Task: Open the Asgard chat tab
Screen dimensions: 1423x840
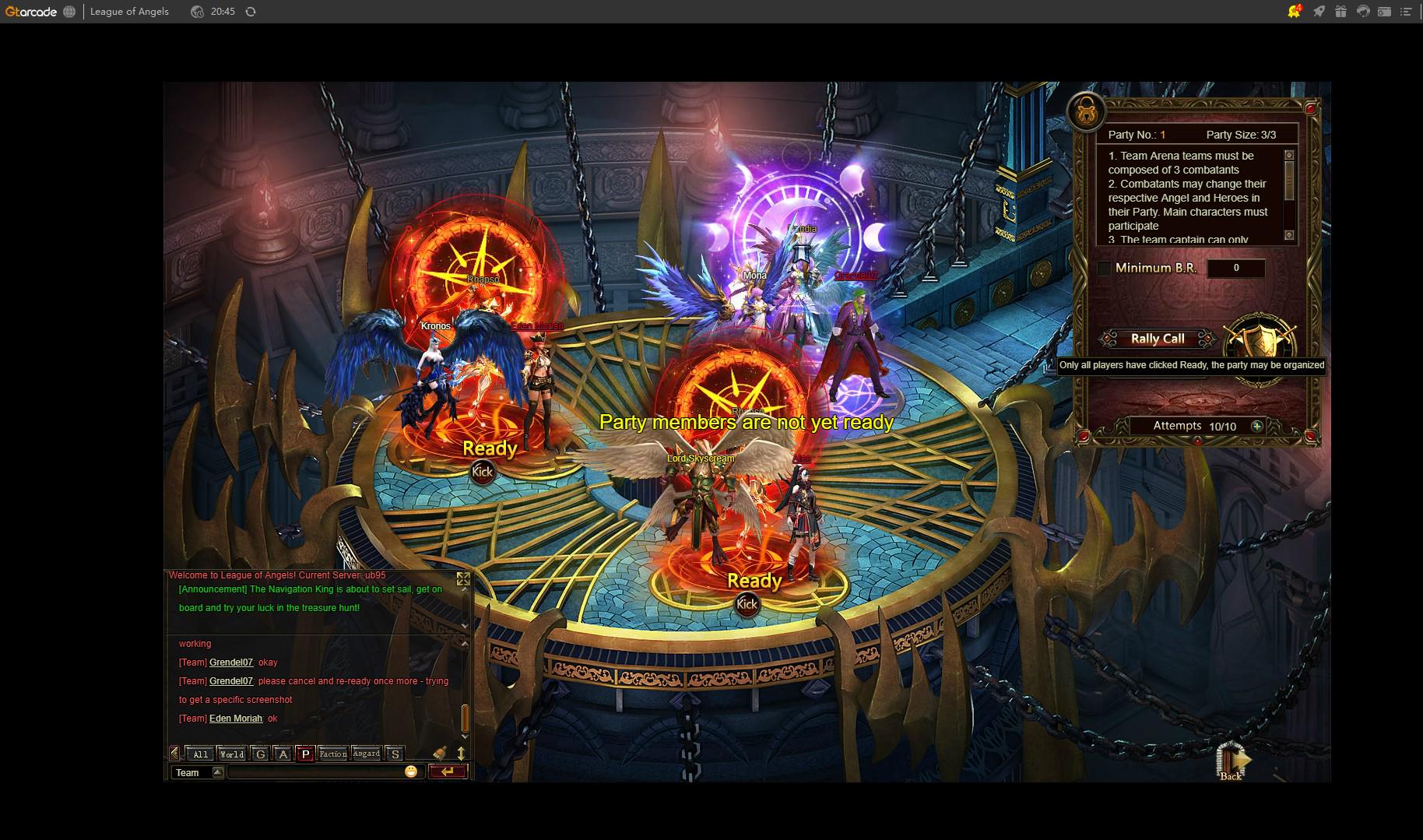Action: (x=366, y=754)
